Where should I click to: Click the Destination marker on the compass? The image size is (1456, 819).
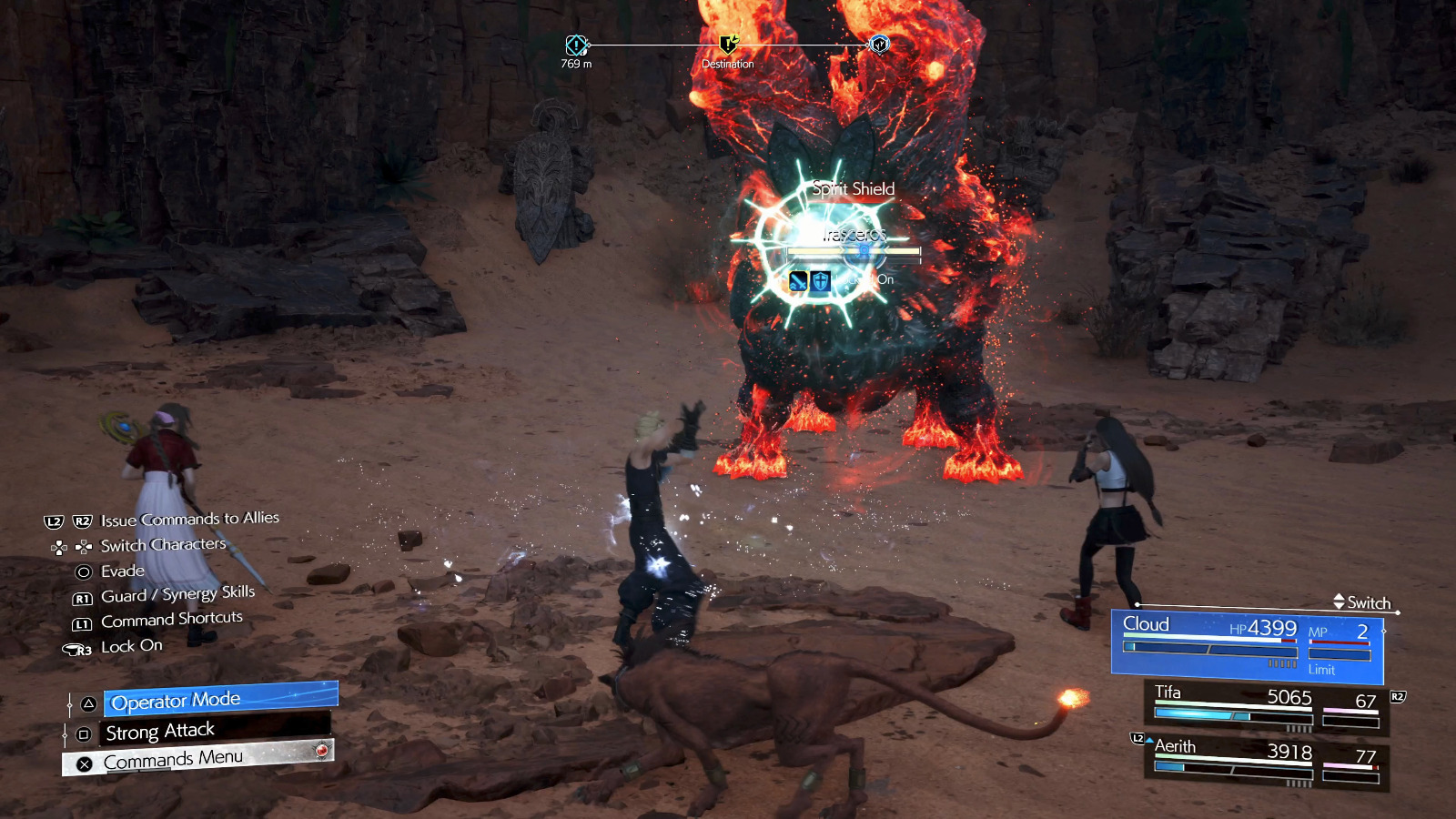click(x=728, y=45)
